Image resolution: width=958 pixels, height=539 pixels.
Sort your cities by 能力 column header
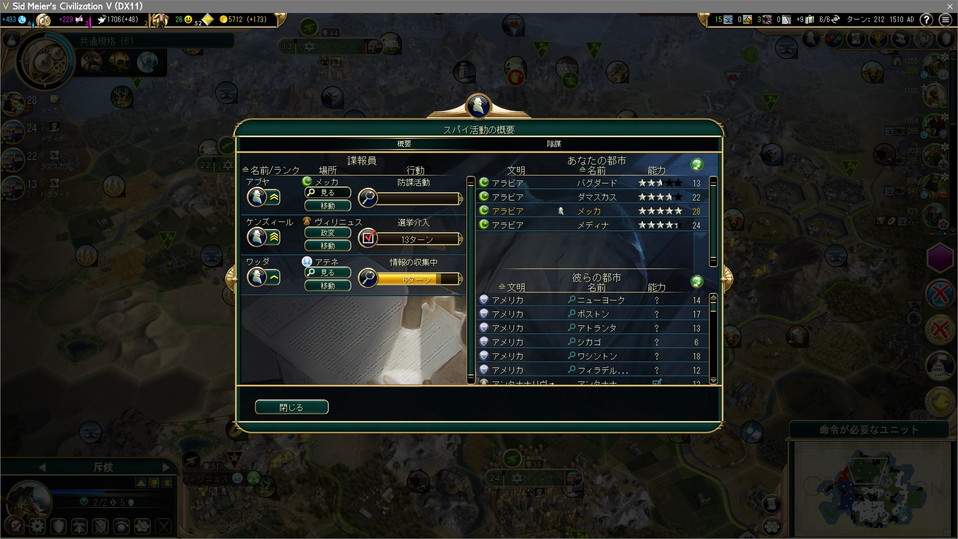[656, 171]
